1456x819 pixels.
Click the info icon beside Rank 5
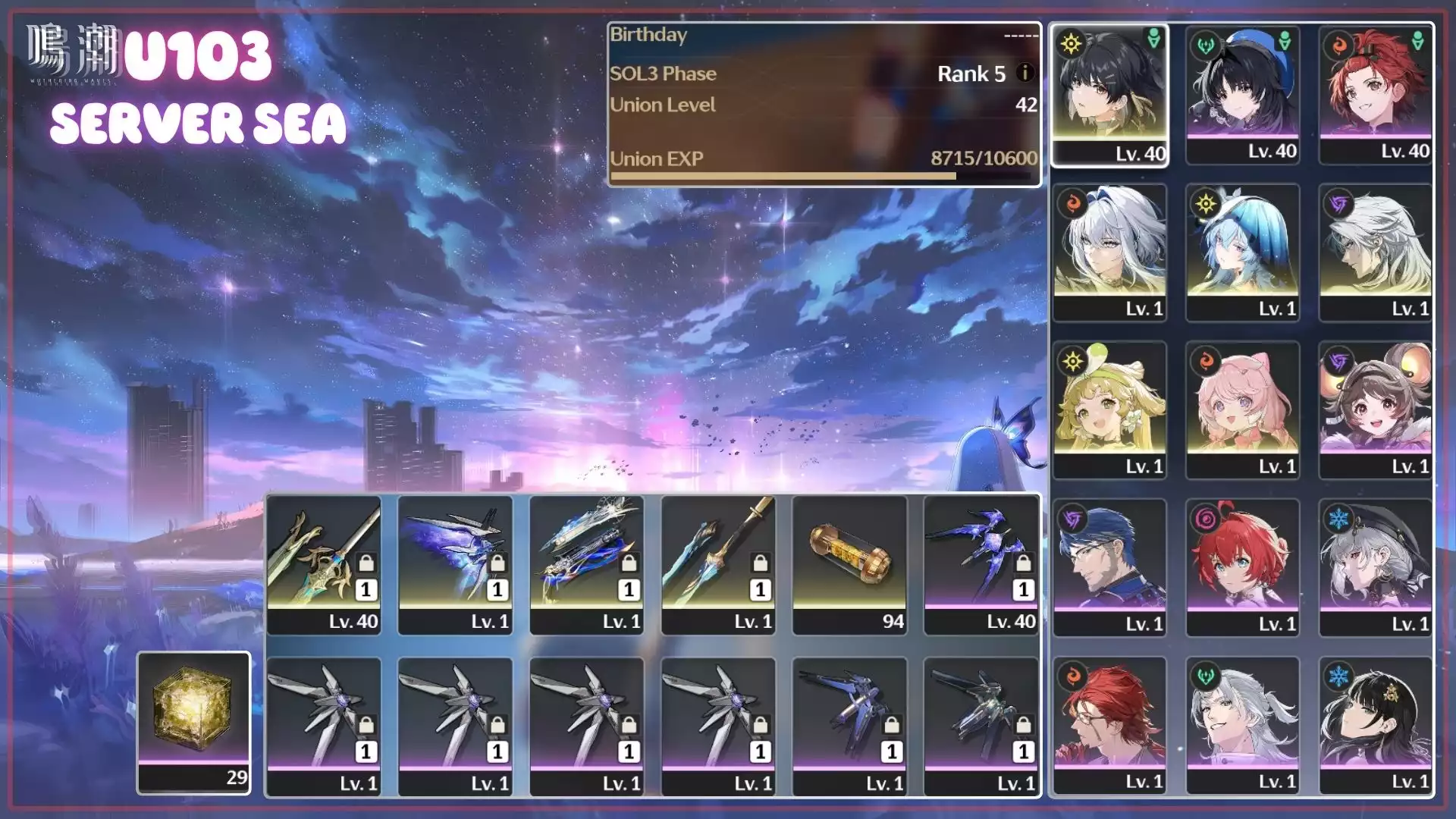1025,73
